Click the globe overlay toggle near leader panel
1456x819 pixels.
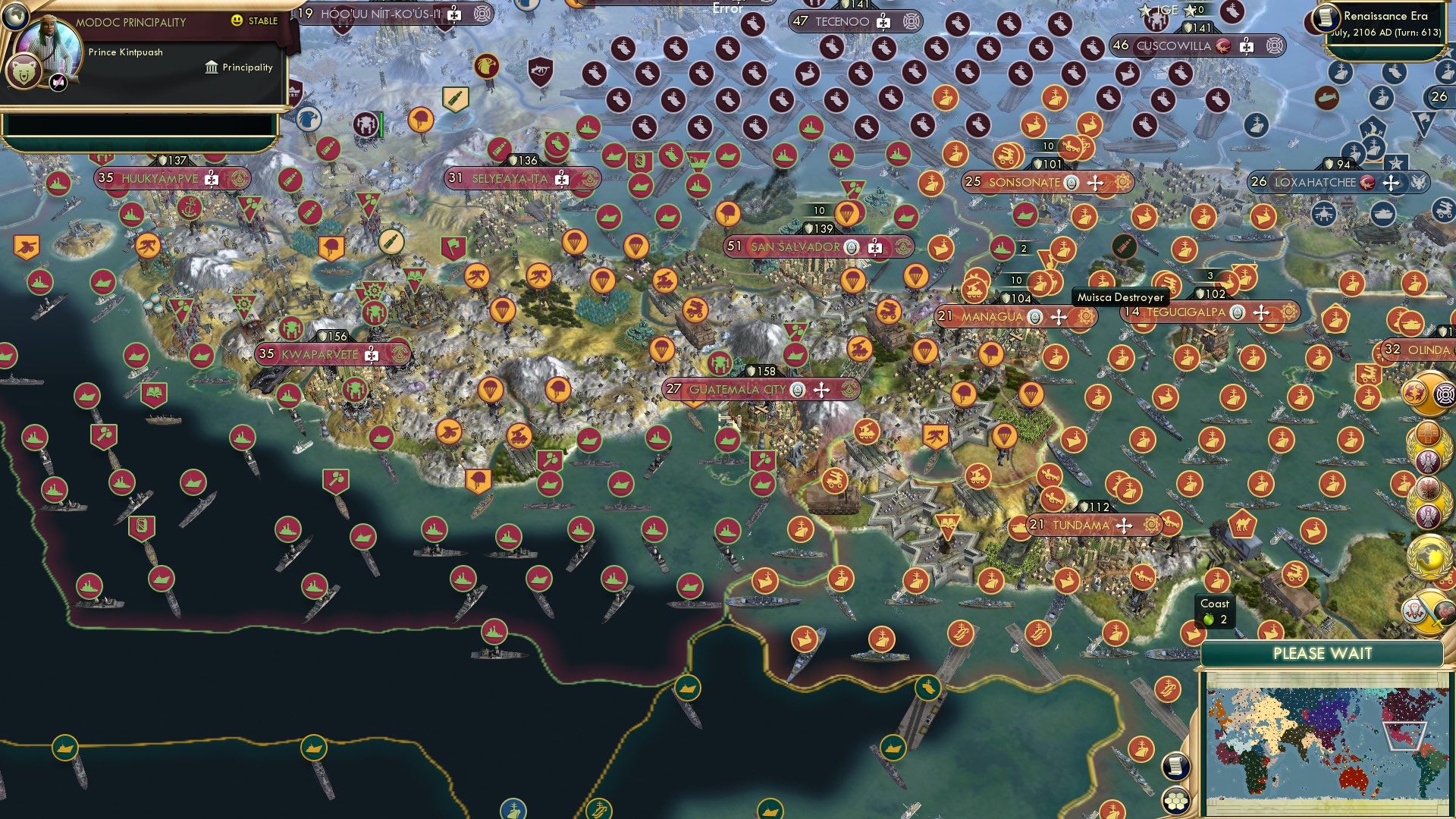(x=15, y=17)
